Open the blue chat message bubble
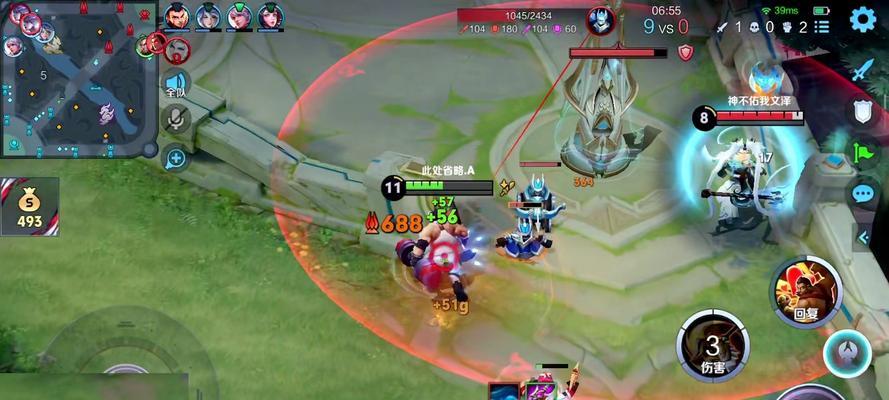The image size is (889, 400). (x=862, y=193)
